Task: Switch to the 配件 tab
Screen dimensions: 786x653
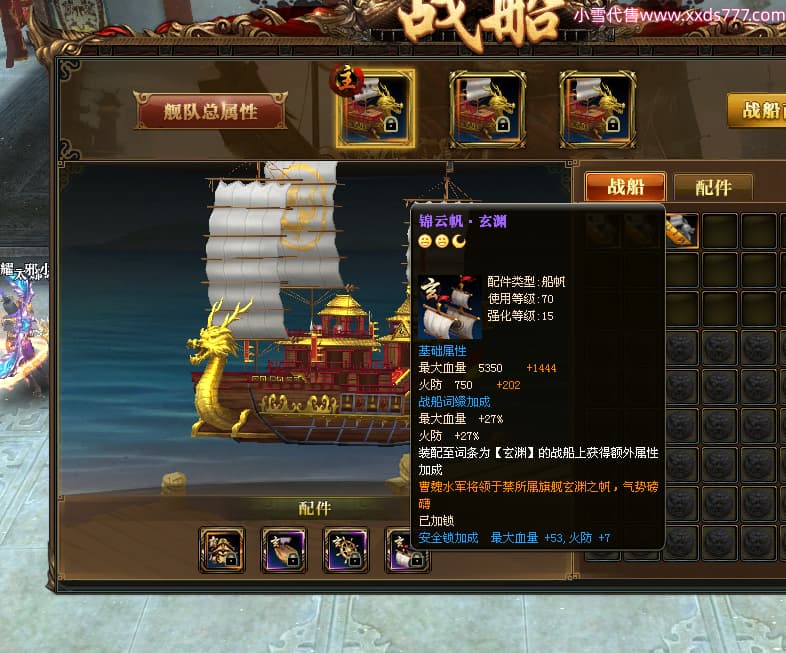Action: 712,187
